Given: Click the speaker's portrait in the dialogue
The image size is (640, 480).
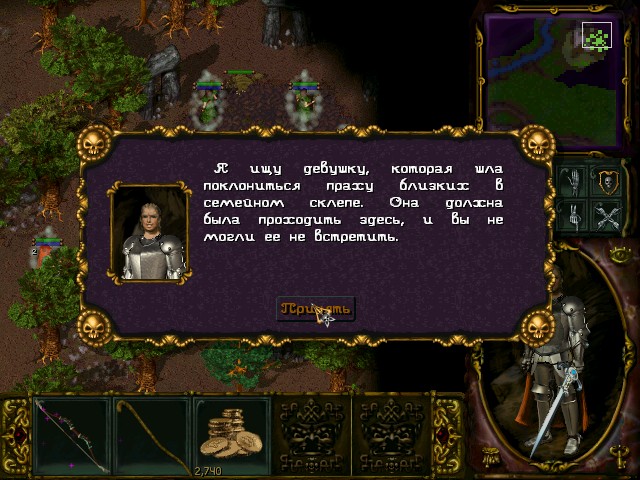Looking at the screenshot, I should [x=149, y=233].
